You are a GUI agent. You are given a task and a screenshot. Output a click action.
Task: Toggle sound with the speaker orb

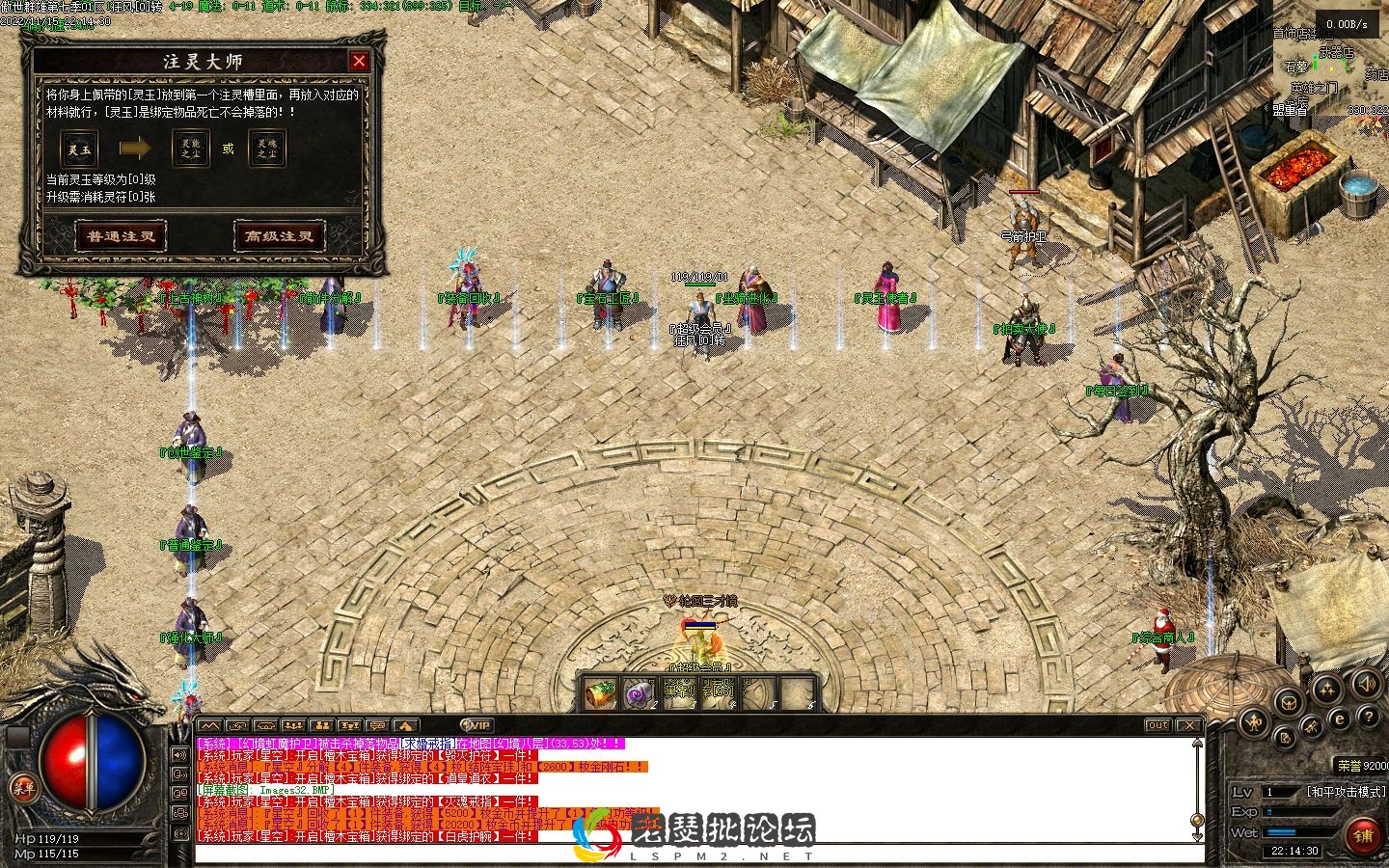1366,685
